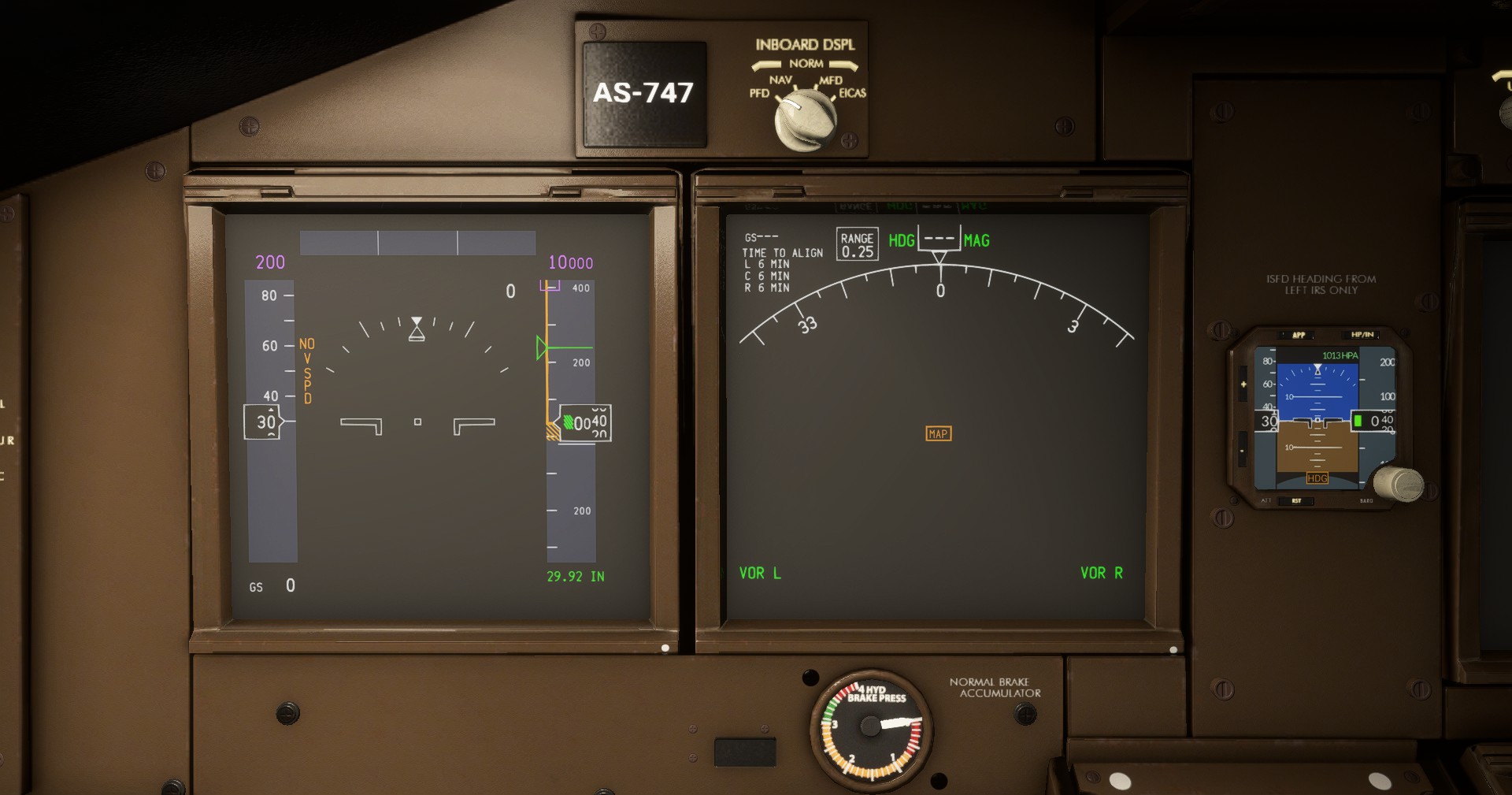Click the ISFD plus brightness button
The height and width of the screenshot is (795, 1512).
1243,384
